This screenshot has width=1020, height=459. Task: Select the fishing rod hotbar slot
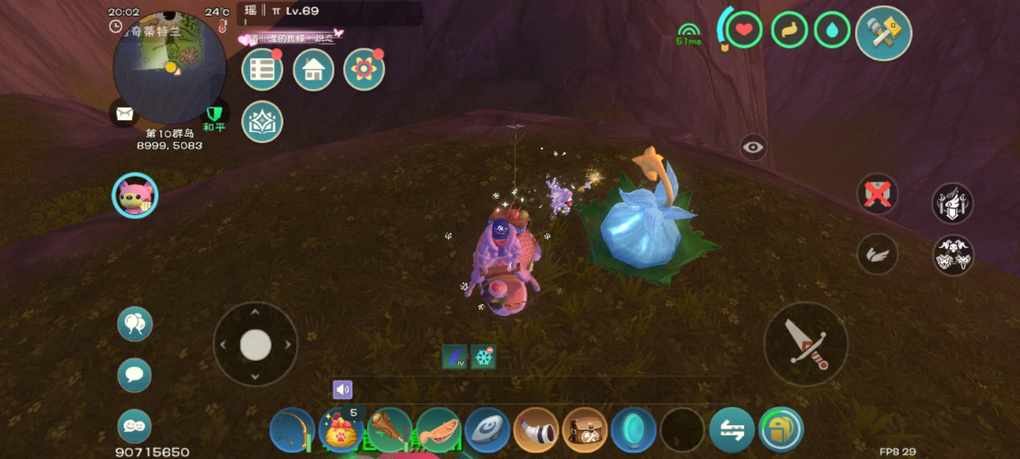pos(292,431)
